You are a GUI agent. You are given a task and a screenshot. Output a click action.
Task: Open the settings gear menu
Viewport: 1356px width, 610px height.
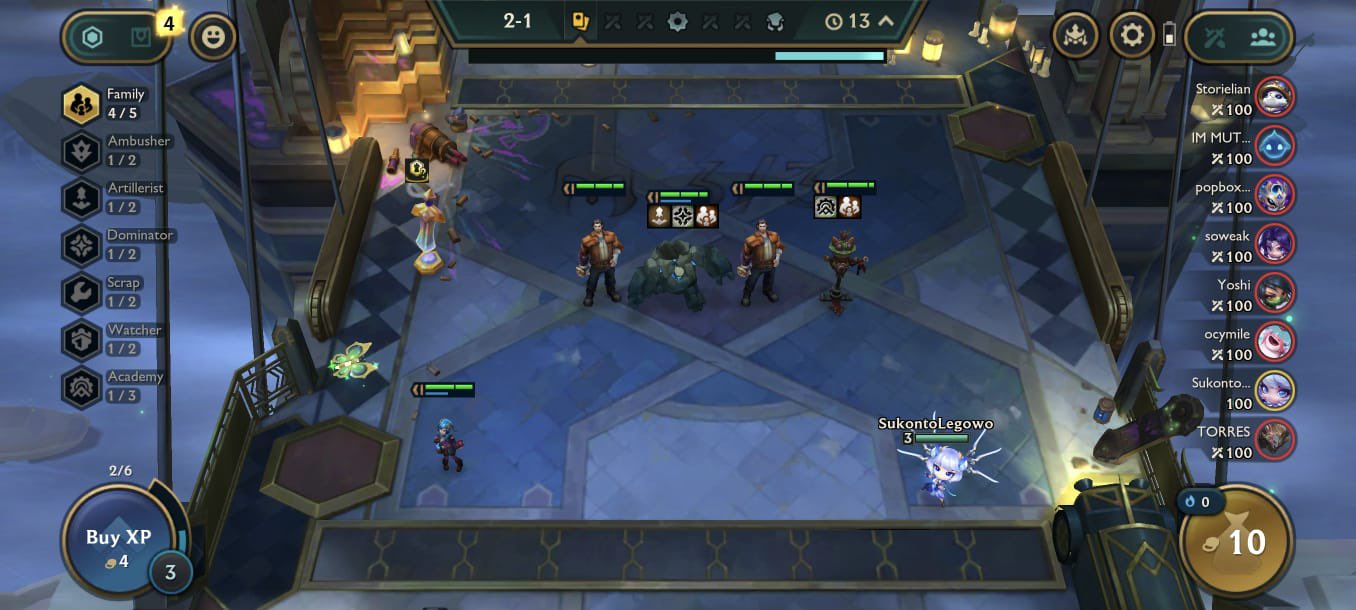point(1132,36)
